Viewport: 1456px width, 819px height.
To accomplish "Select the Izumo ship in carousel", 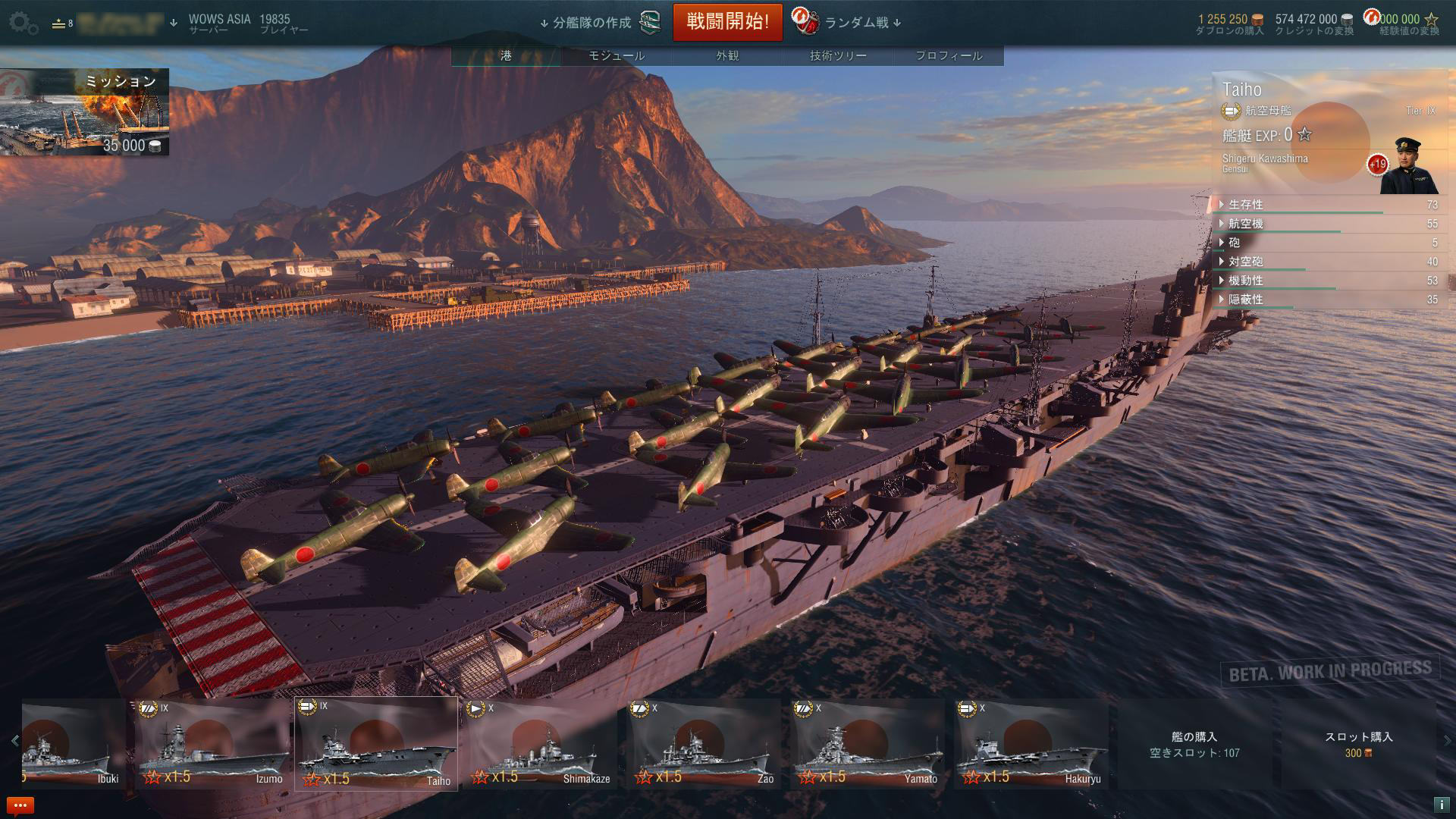I will [212, 745].
